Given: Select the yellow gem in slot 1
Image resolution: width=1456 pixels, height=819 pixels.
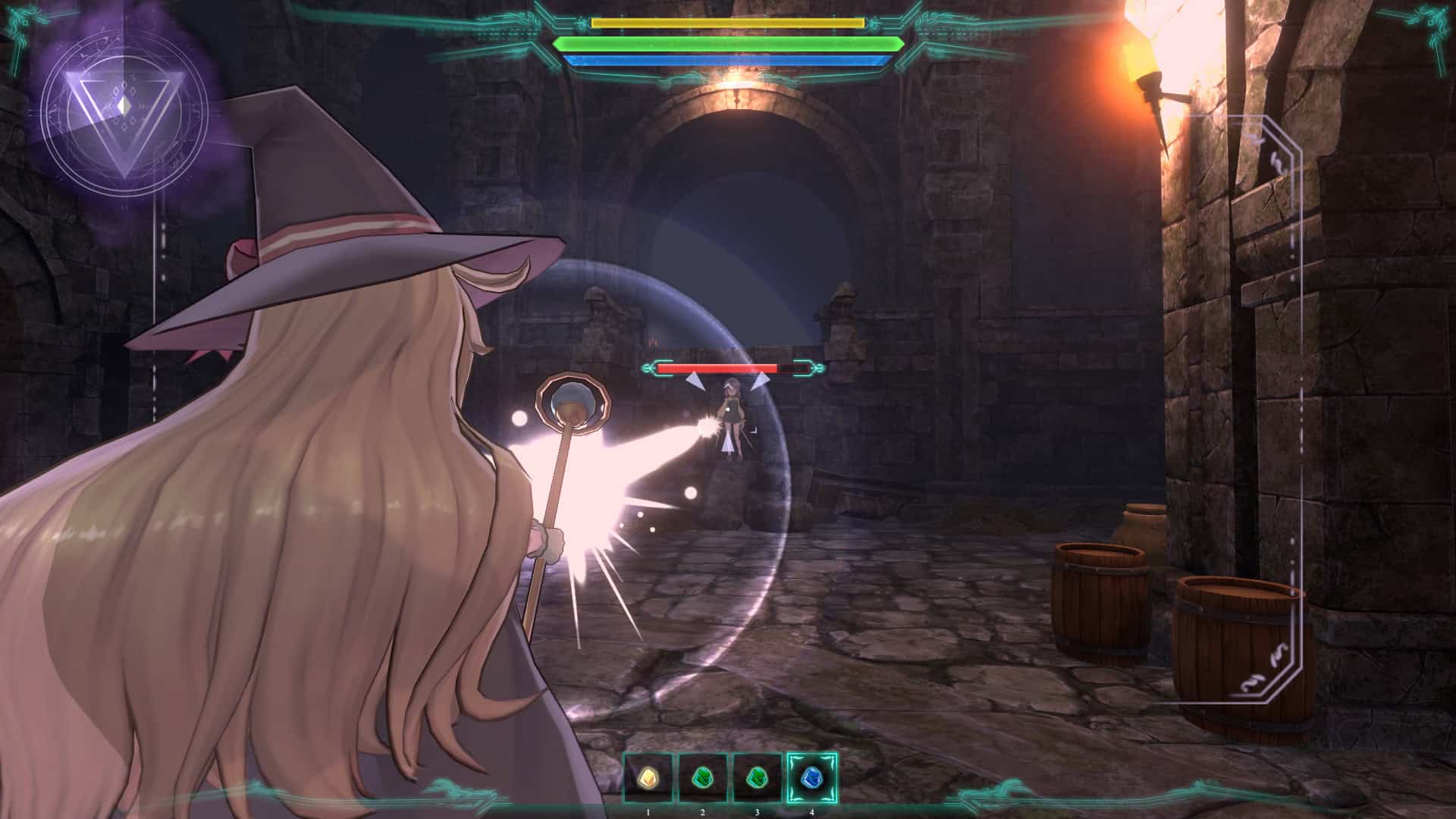Looking at the screenshot, I should [648, 777].
